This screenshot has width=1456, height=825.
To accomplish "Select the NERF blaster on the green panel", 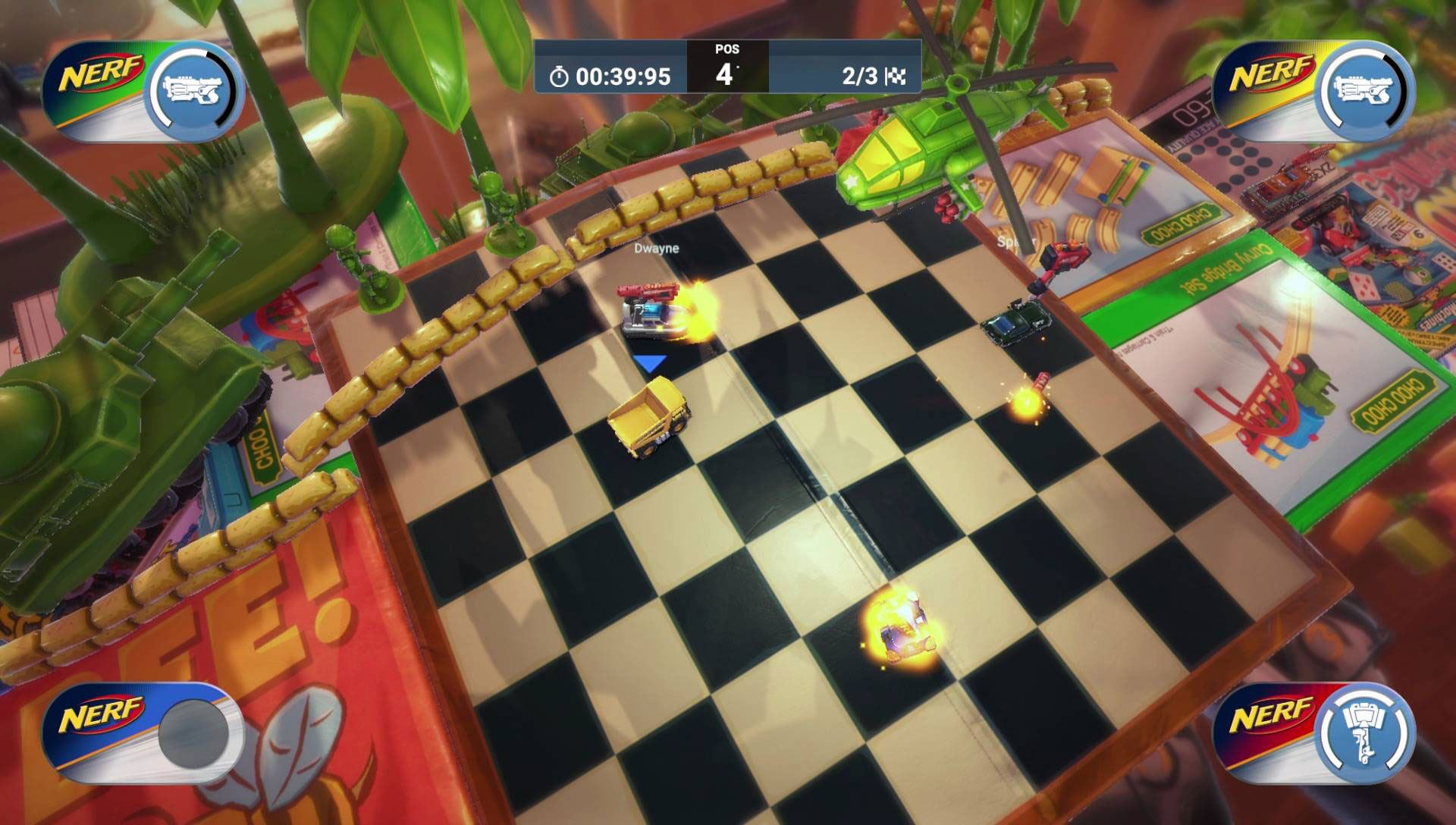I will point(192,91).
